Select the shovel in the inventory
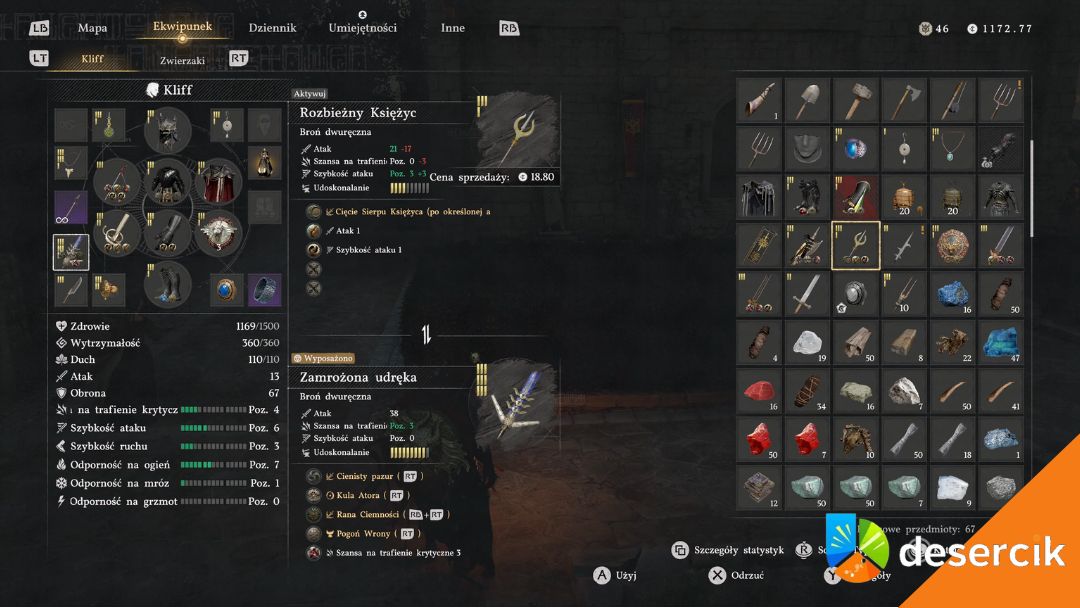This screenshot has width=1080, height=608. tap(807, 100)
